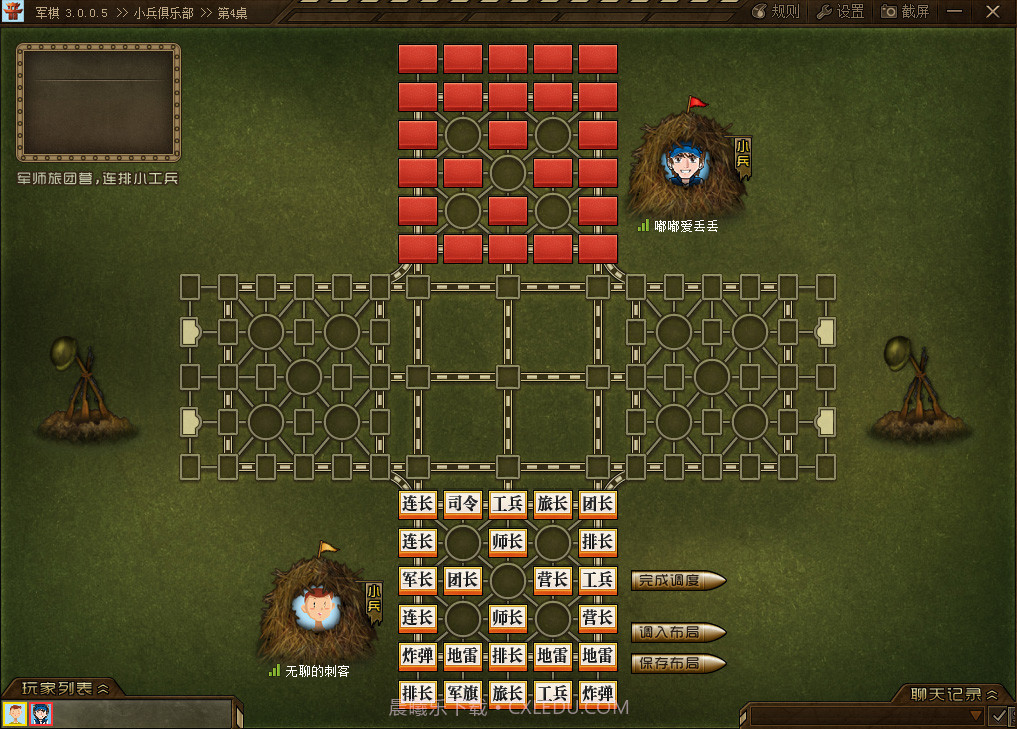This screenshot has height=729, width=1017.
Task: View player 无聊的刺客's avatar
Action: [x=318, y=605]
